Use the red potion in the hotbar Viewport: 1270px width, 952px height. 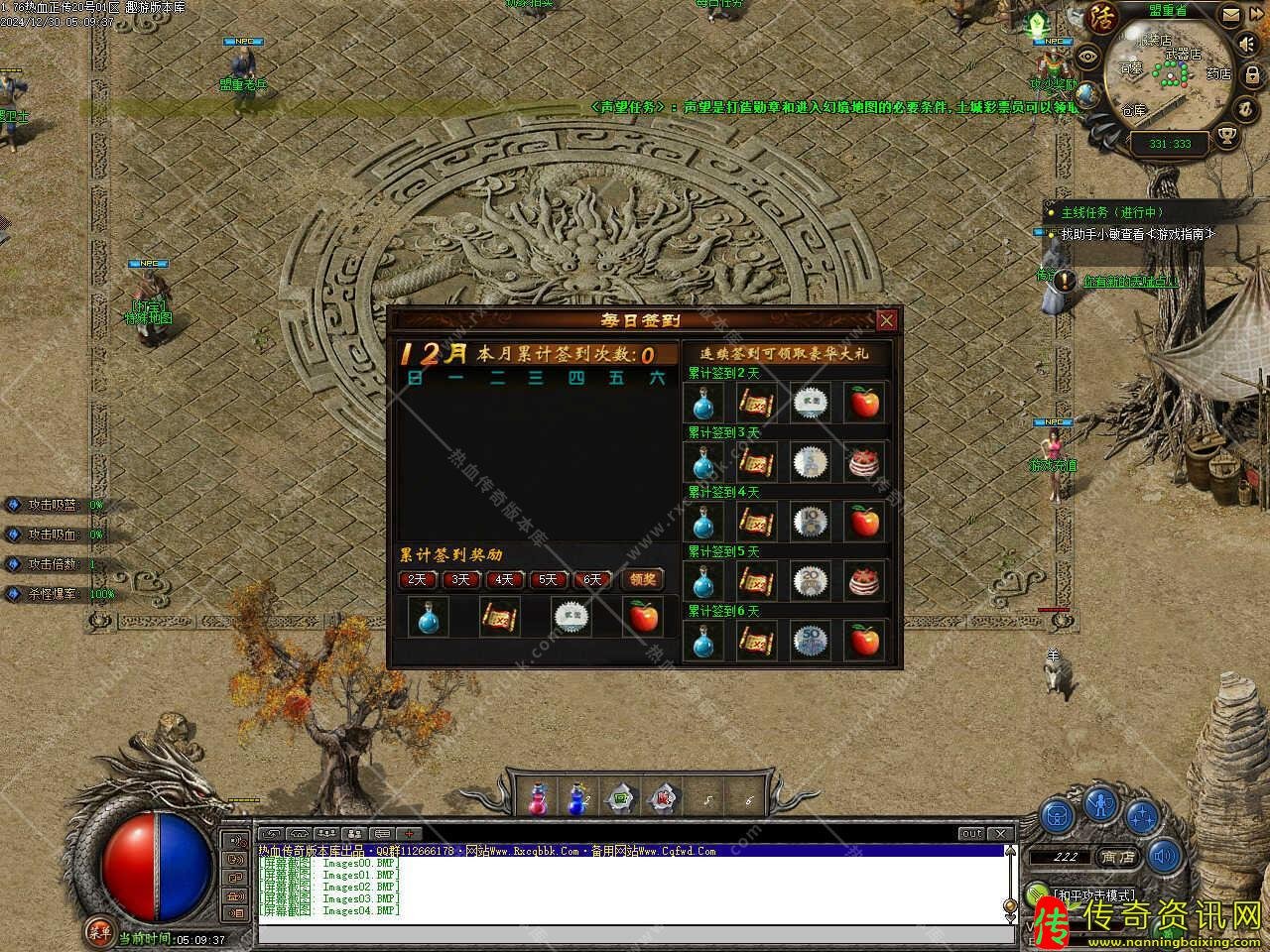537,798
